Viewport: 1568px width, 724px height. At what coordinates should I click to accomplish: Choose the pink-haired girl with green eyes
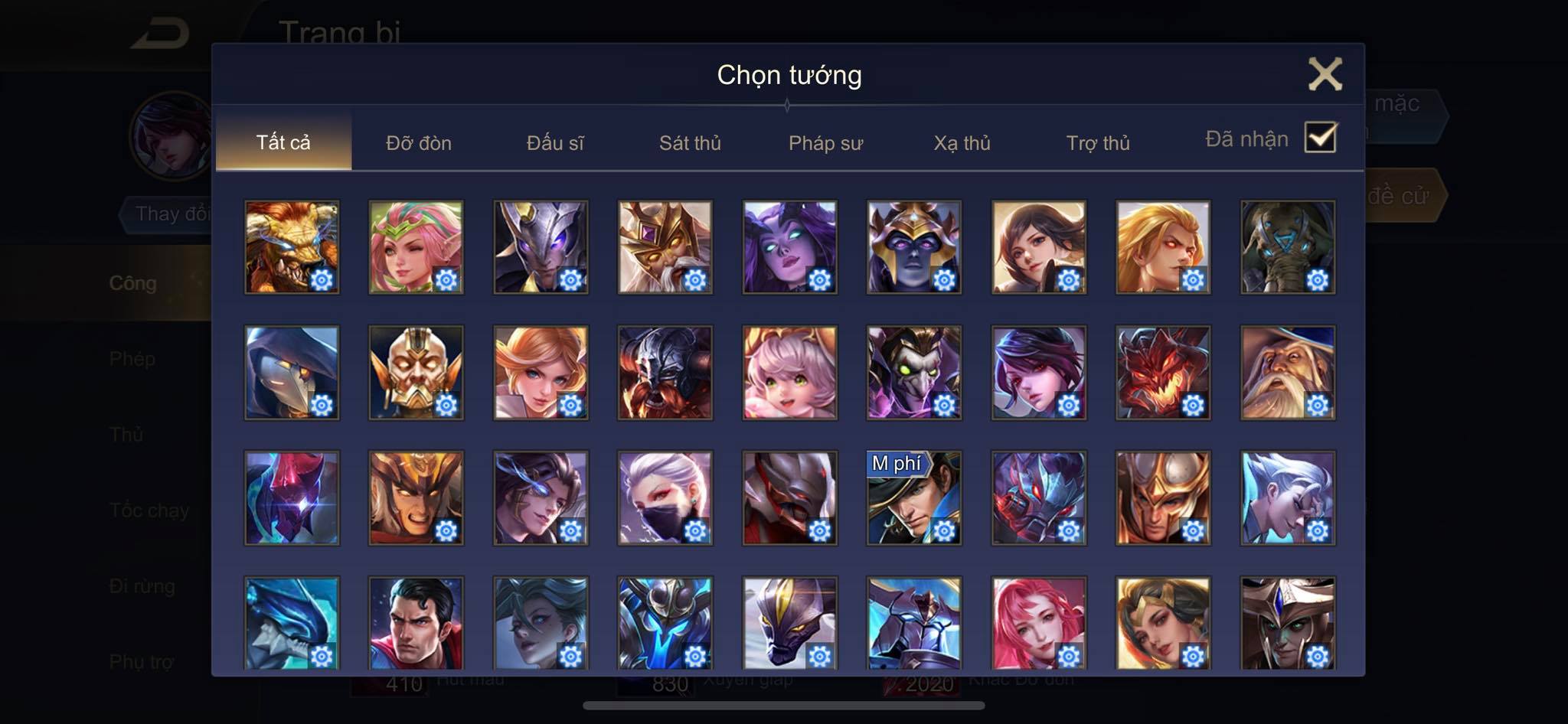pos(789,373)
